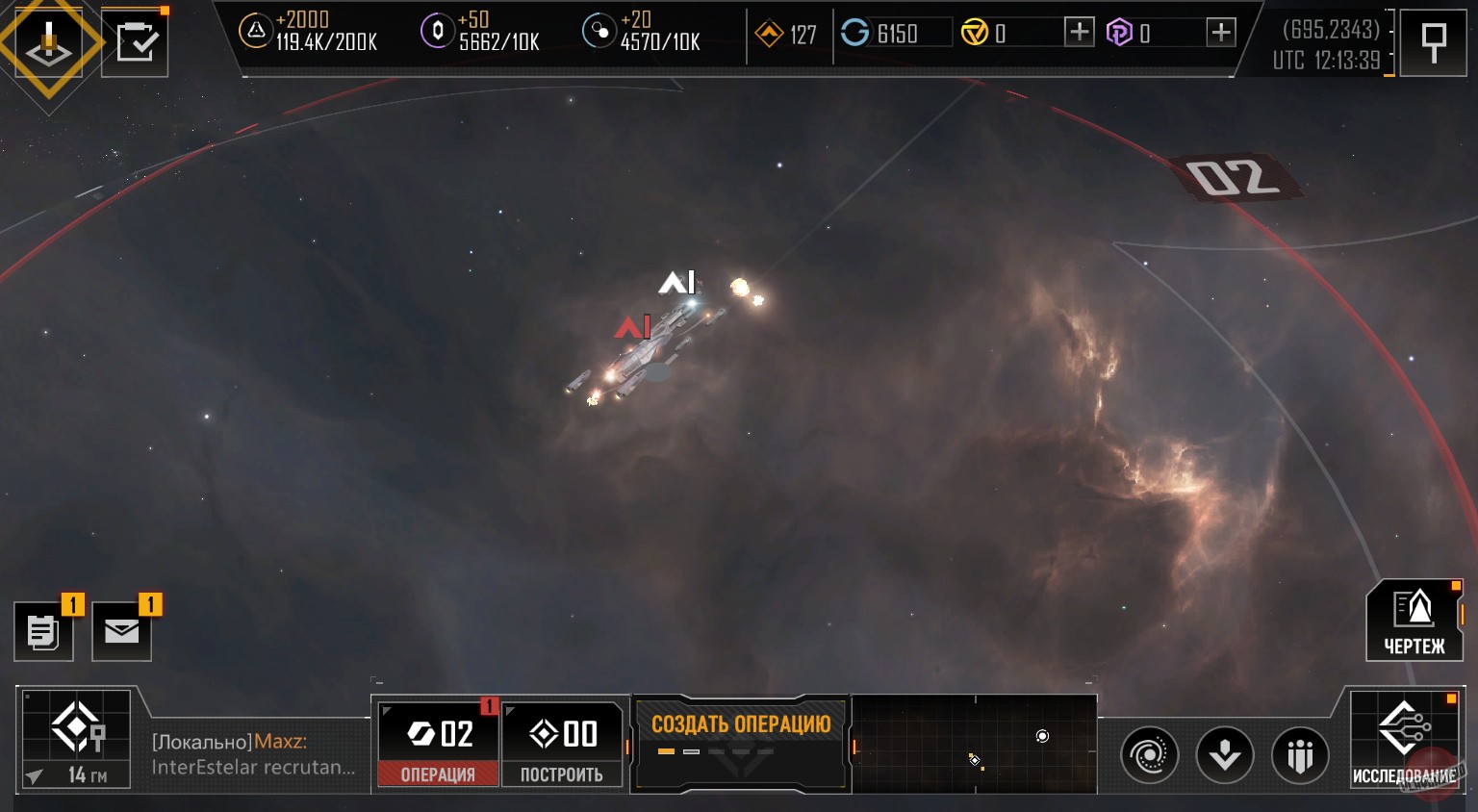Image resolution: width=1478 pixels, height=812 pixels.
Task: Add yellow currency with plus button
Action: tap(1079, 33)
